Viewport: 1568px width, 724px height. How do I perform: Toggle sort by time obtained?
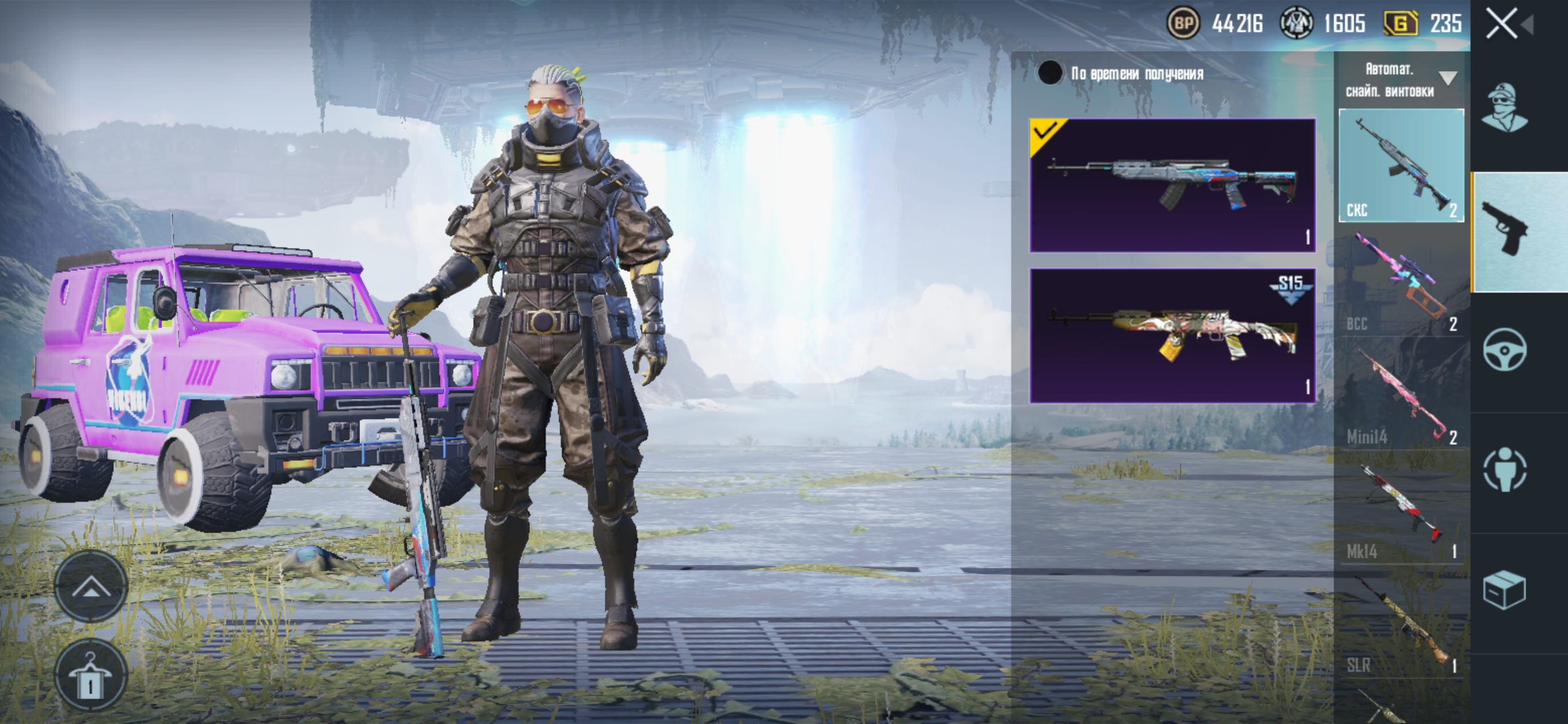click(1050, 73)
